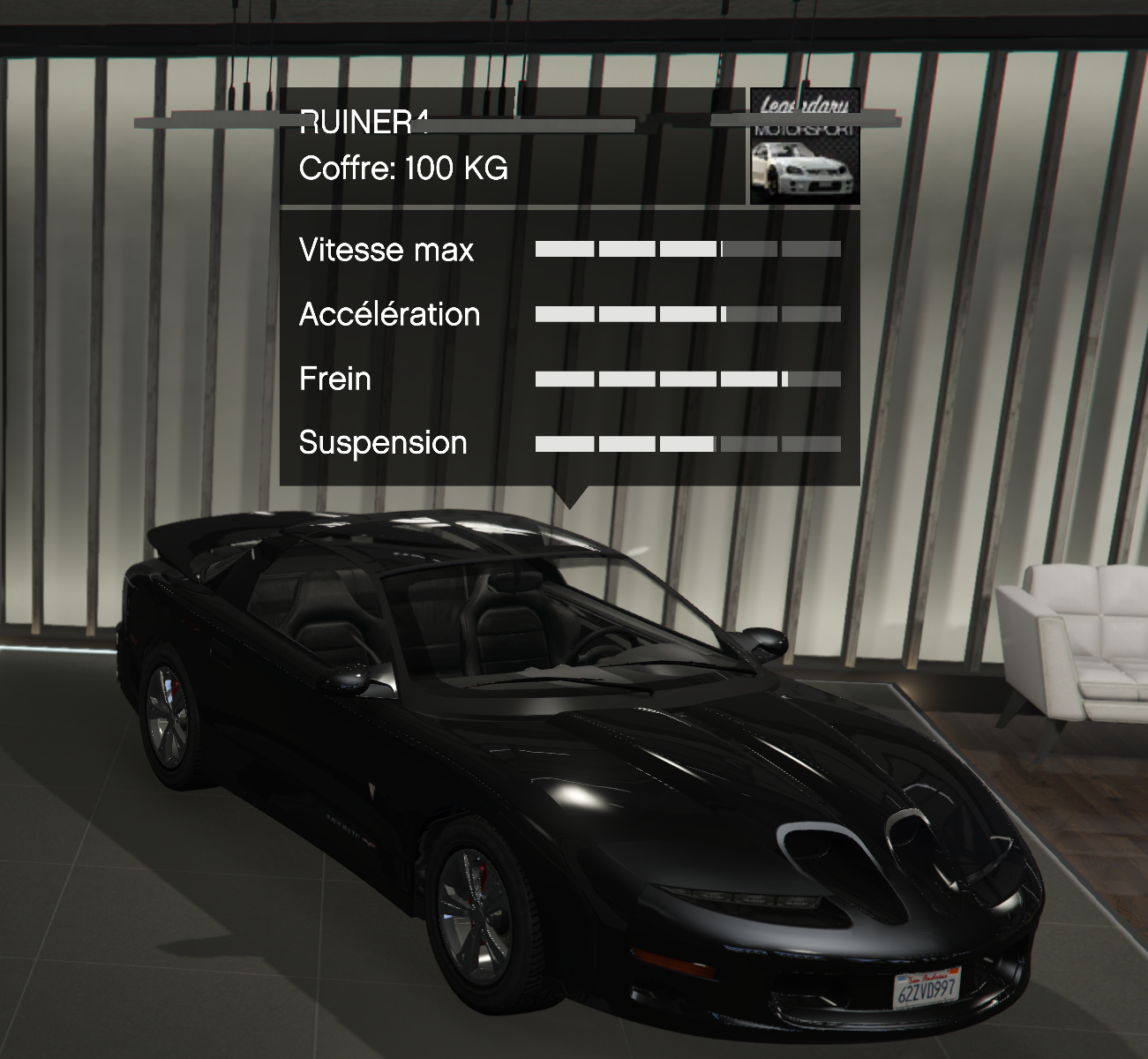
Task: Select the RUINER vehicle title
Action: [x=362, y=124]
